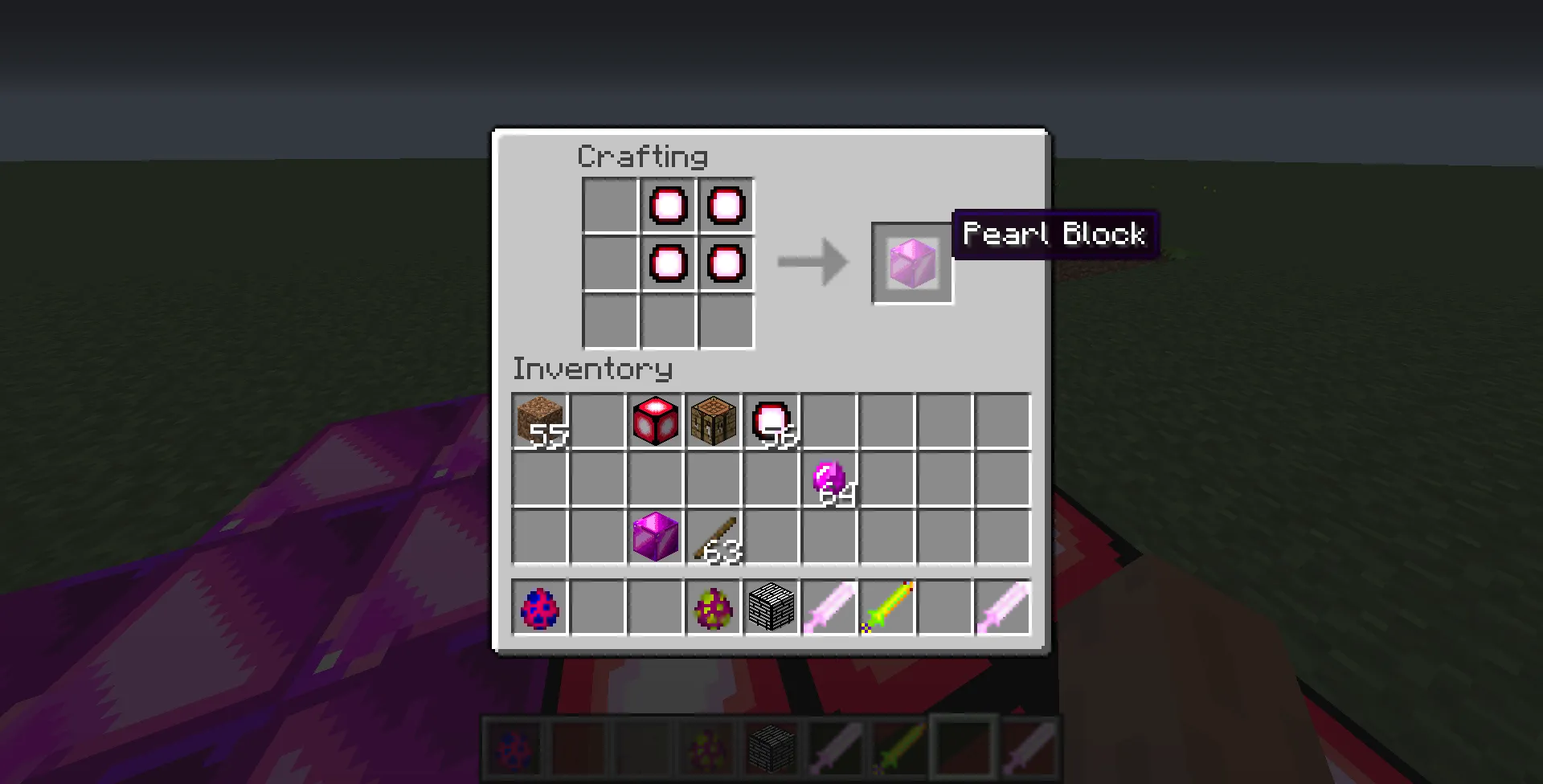Viewport: 1543px width, 784px height.
Task: Select the stack of 55 dirt blocks
Action: 540,421
